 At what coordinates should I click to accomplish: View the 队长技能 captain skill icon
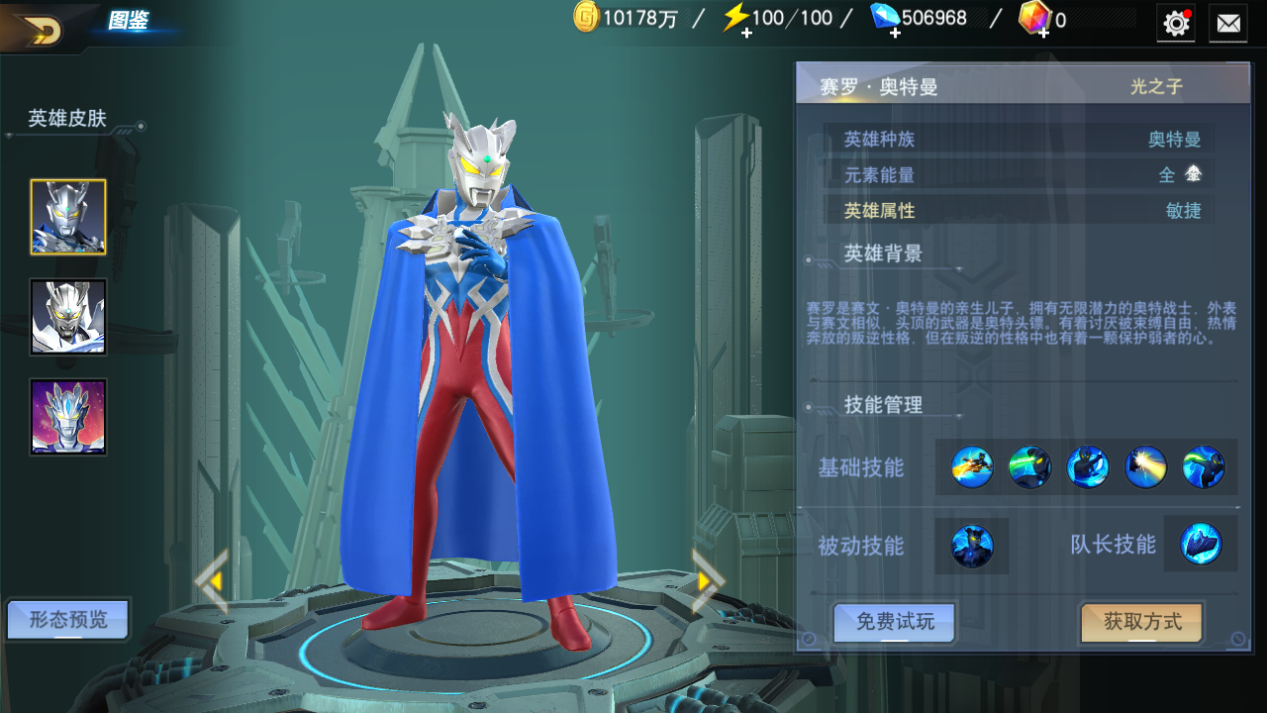pyautogui.click(x=1200, y=545)
